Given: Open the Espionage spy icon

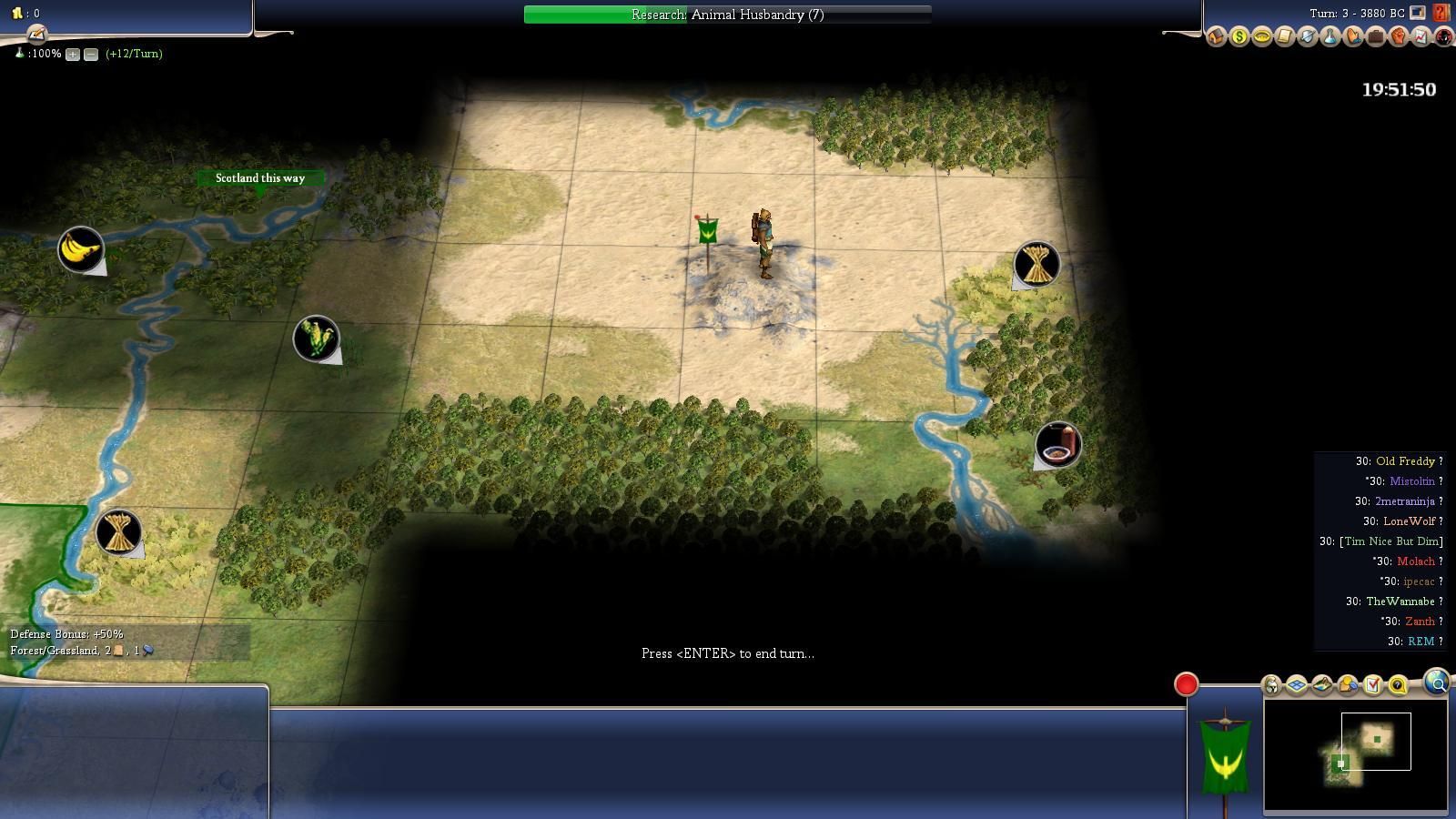Looking at the screenshot, I should coord(1443,37).
